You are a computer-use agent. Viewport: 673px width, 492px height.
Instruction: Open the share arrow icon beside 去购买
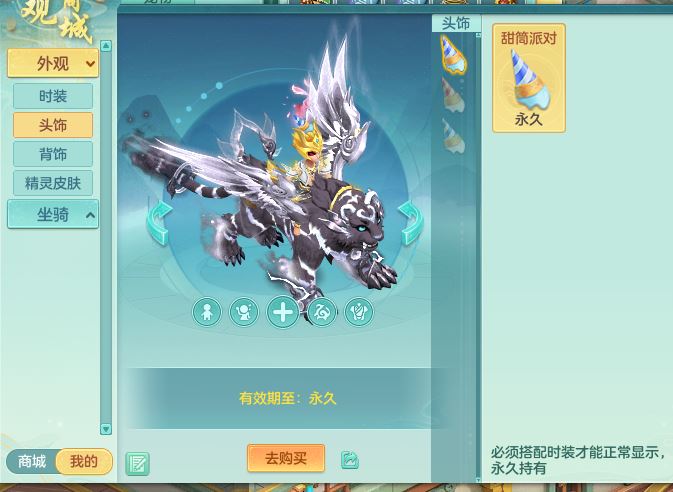349,459
